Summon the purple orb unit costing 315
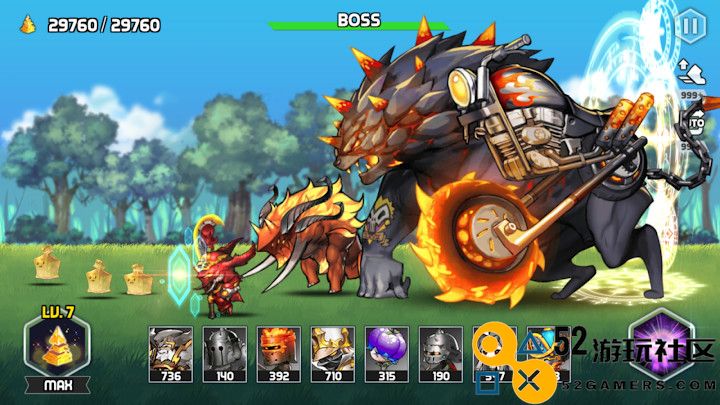The width and height of the screenshot is (720, 405). point(385,350)
